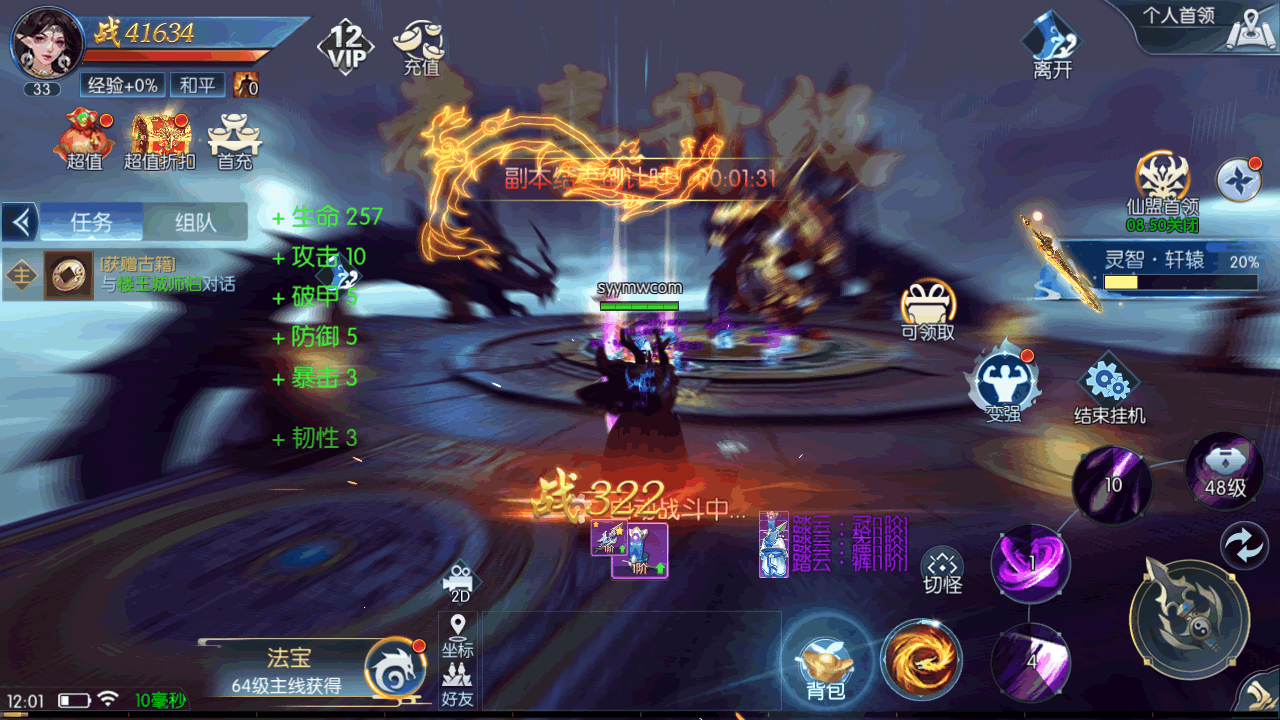This screenshot has height=720, width=1280.
Task: Open the 仙盟首领 guild boss event
Action: (1162, 186)
